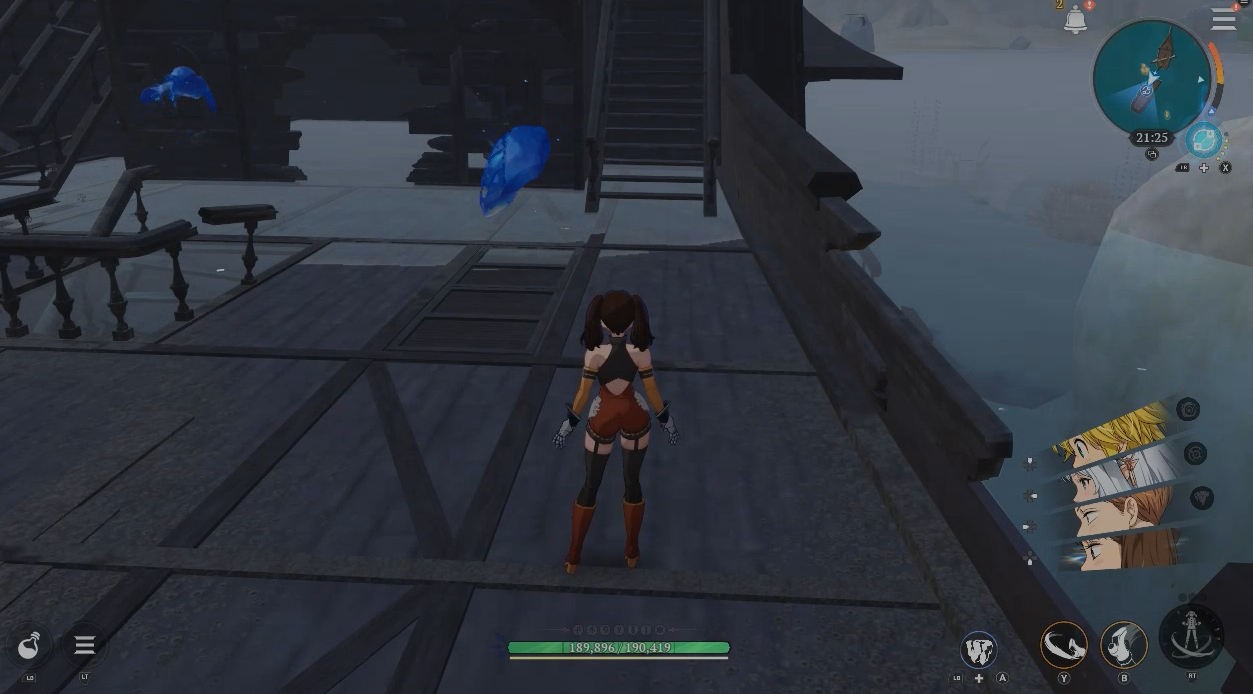Screen dimensions: 1253x694
Task: Activate the glowing teal compass skill beside minimap
Action: pos(1204,141)
